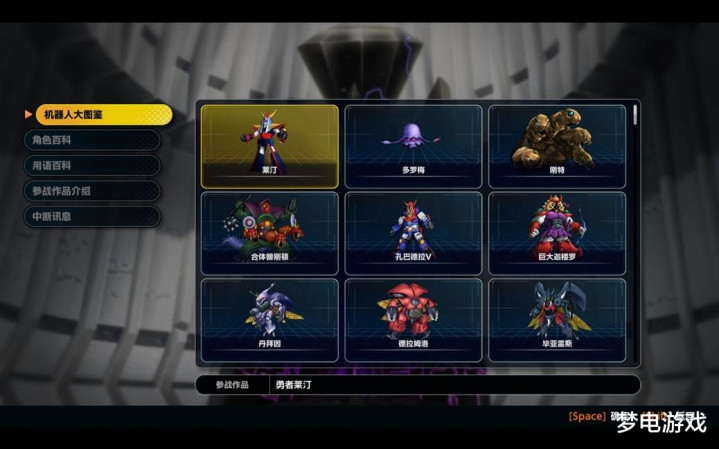Screen dimensions: 719x449
Task: Pick the 刚特 rock monster tile
Action: [x=557, y=146]
